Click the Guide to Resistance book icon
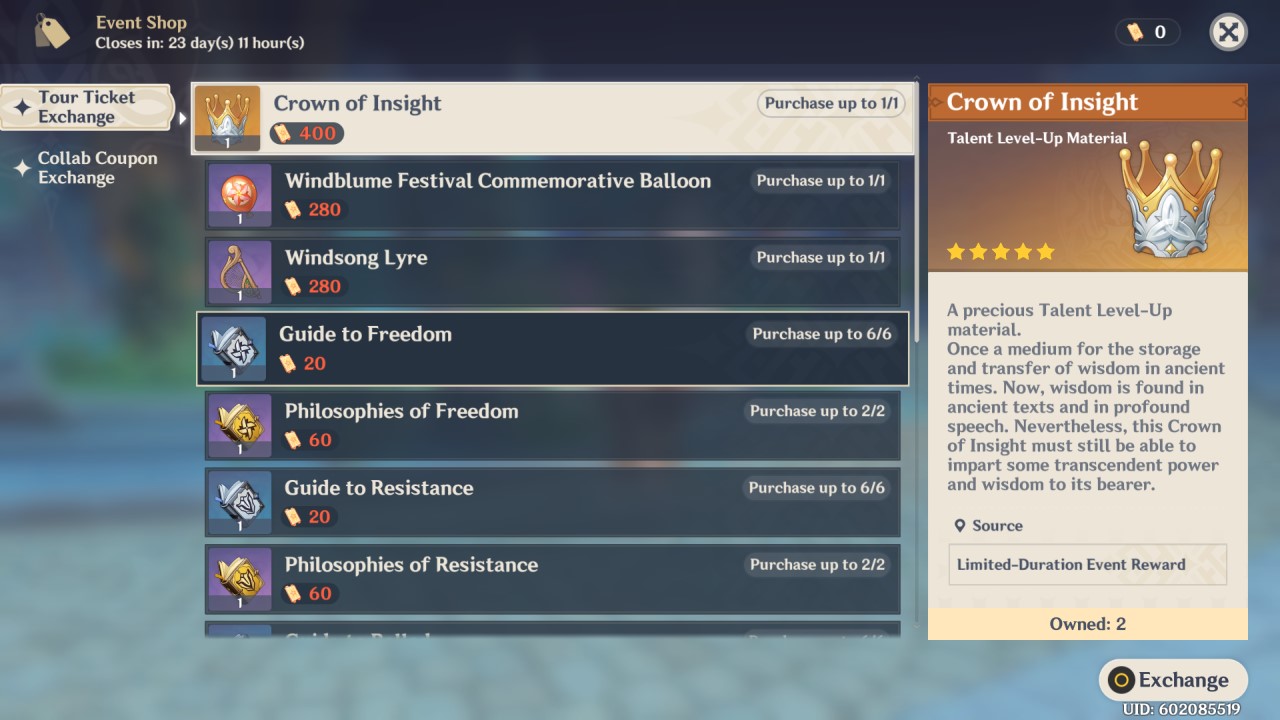 (239, 502)
